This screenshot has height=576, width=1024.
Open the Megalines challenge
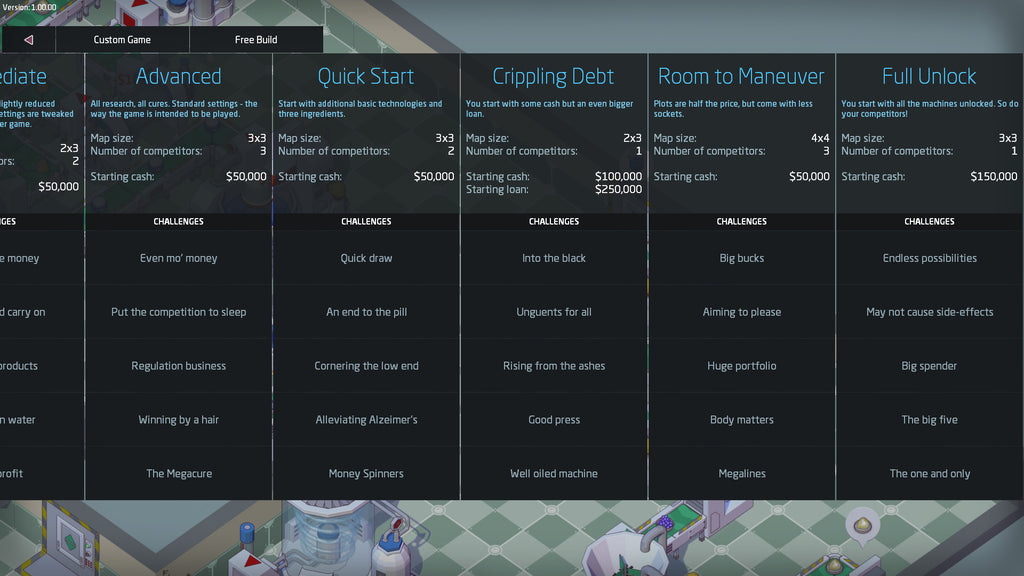tap(741, 474)
